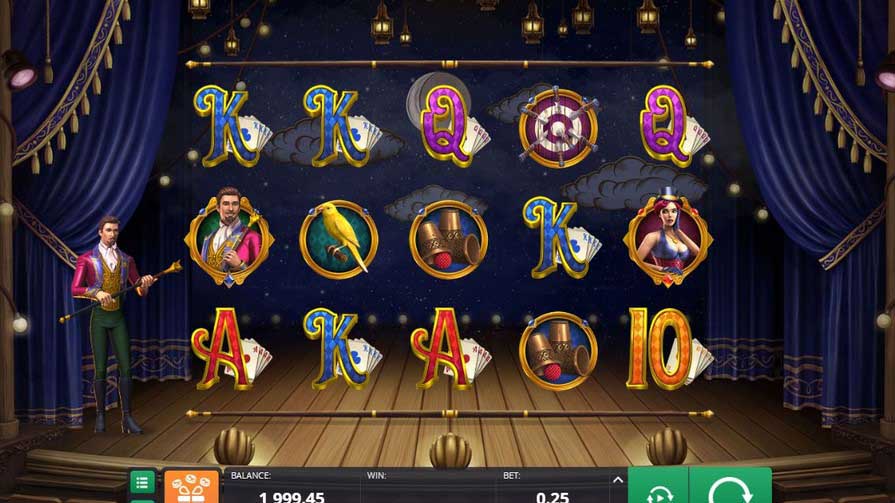Open the orange gift bonus button
The image size is (895, 503).
point(191,487)
